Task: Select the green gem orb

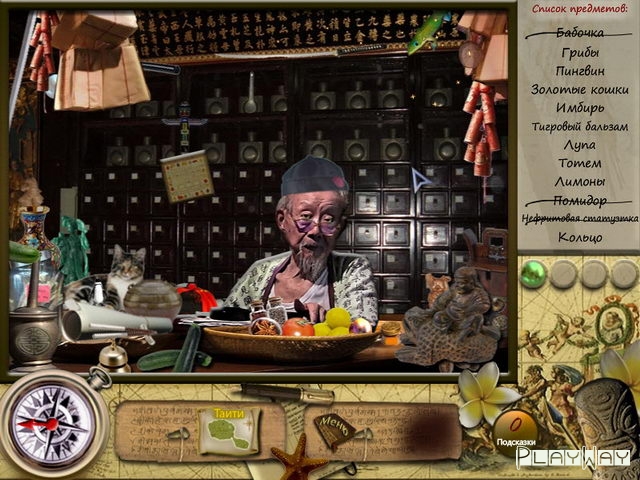Action: click(x=535, y=272)
